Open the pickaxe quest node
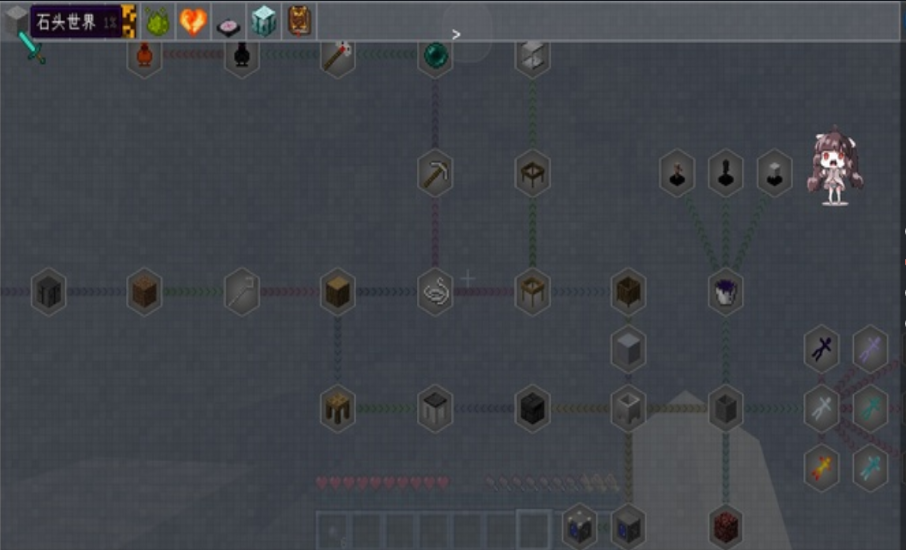906x550 pixels. pyautogui.click(x=435, y=174)
